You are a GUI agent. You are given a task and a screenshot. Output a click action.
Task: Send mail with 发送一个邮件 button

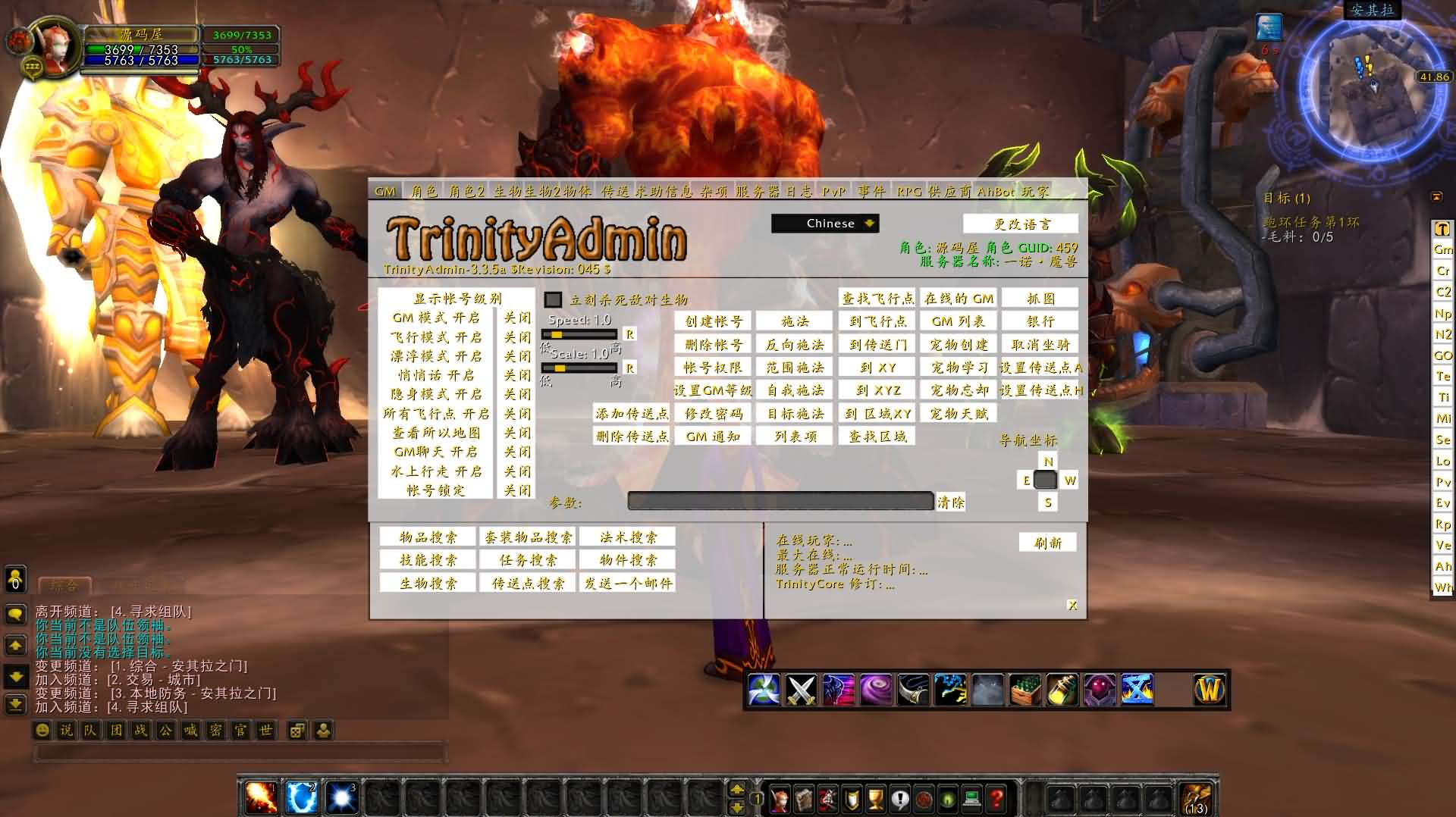pyautogui.click(x=628, y=583)
